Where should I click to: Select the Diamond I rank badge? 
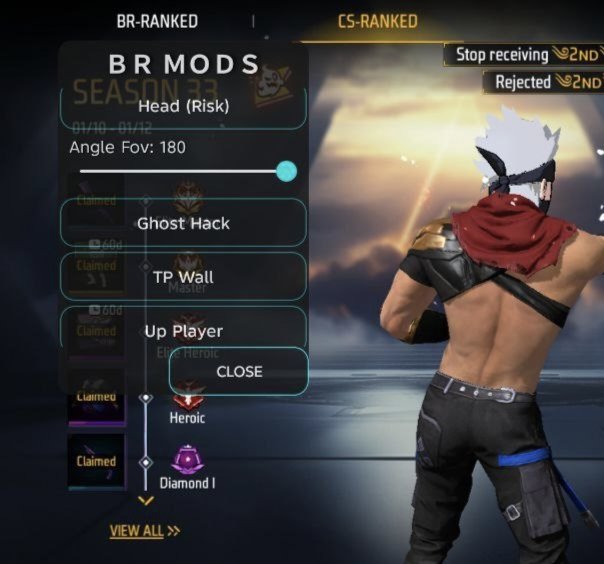[x=187, y=462]
